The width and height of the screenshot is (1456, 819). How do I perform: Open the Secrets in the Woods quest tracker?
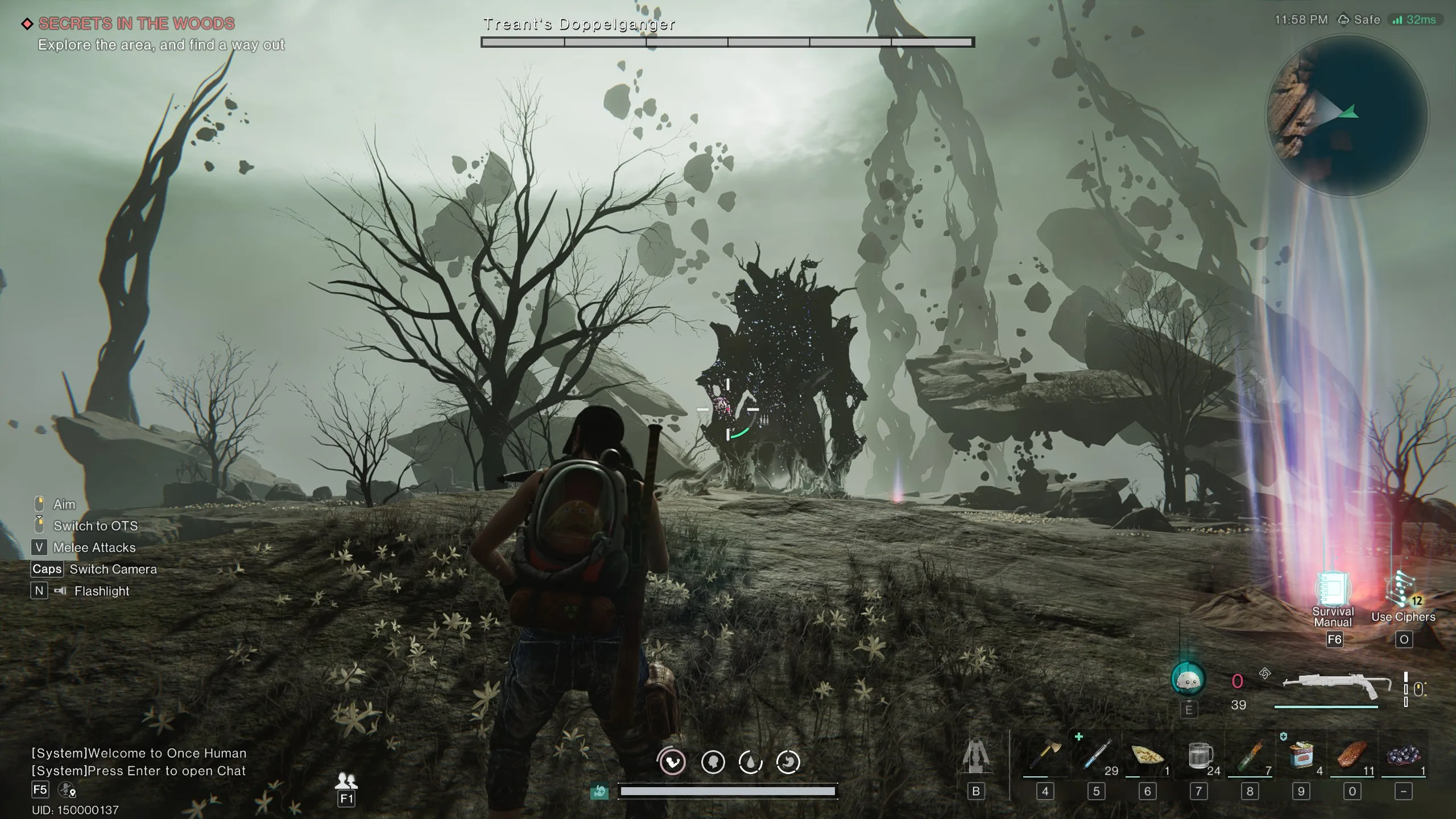136,24
